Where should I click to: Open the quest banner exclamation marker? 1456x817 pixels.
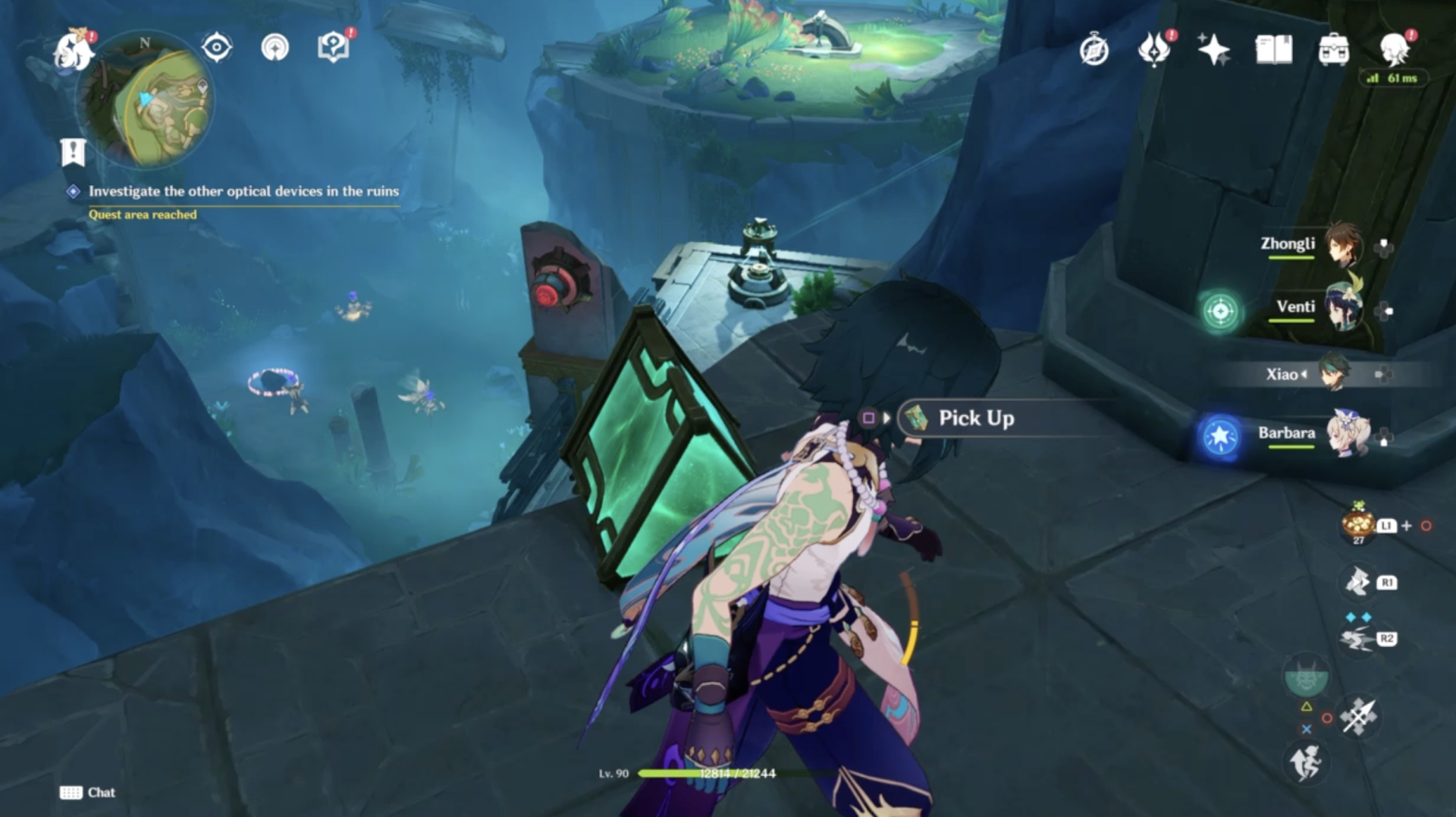tap(72, 152)
